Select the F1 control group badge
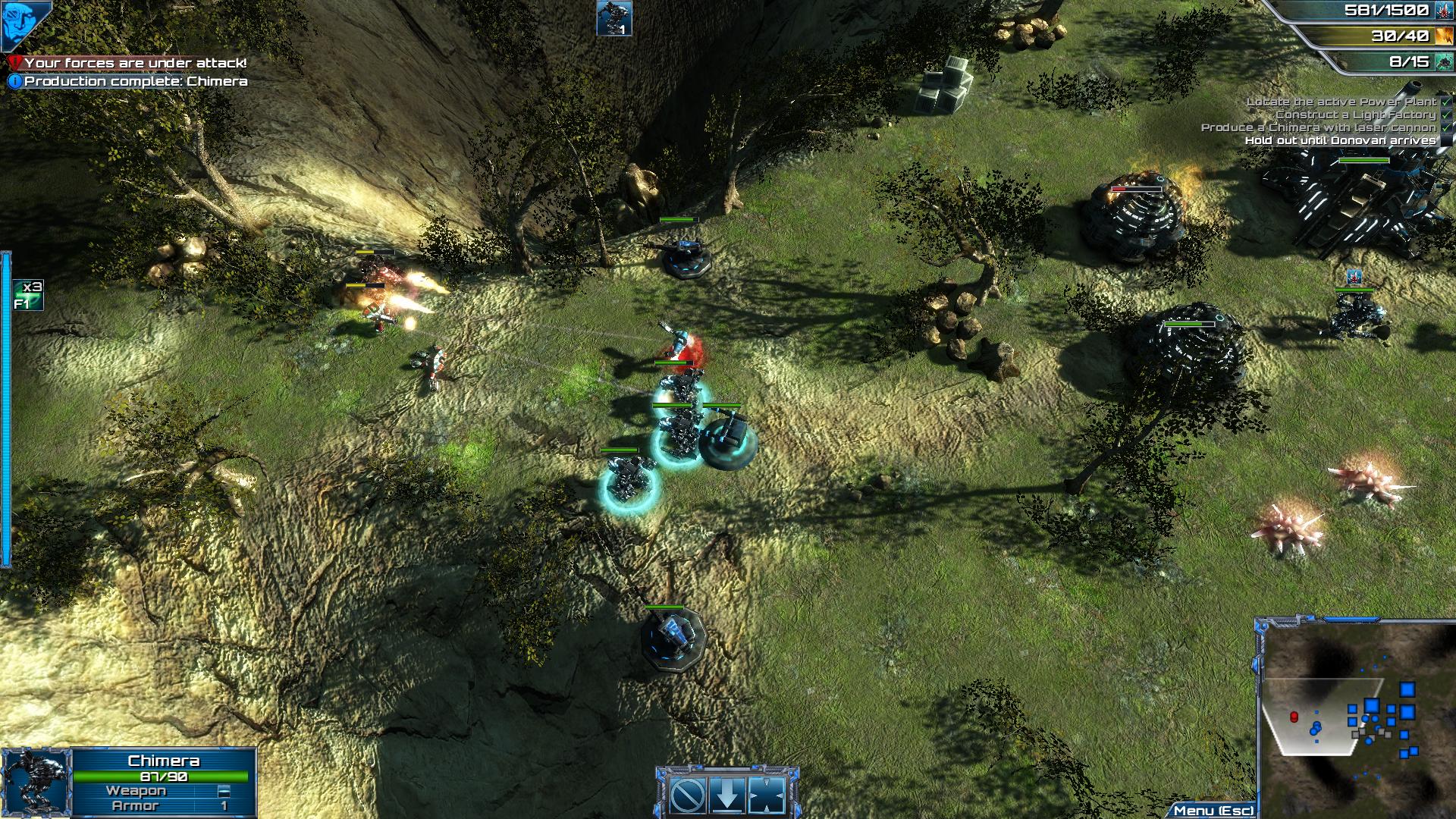Image resolution: width=1456 pixels, height=819 pixels. [x=28, y=295]
